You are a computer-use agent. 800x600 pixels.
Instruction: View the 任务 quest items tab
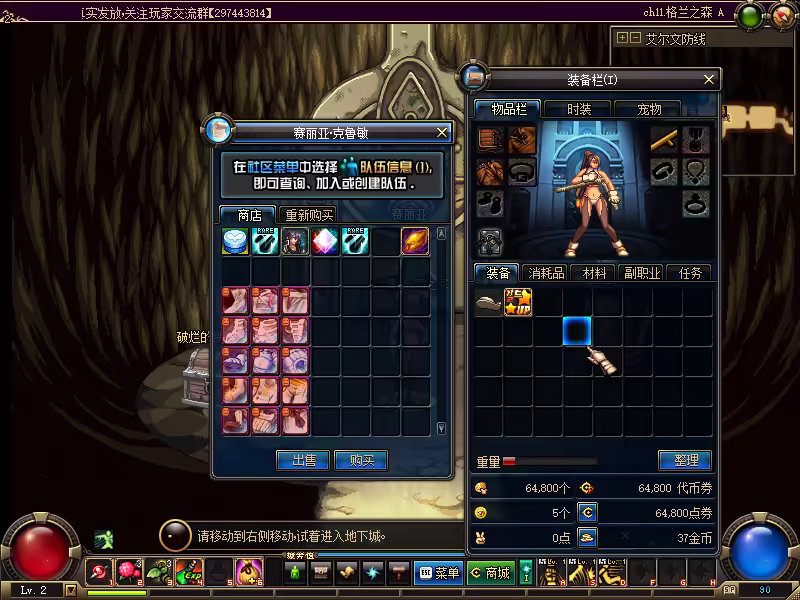[x=689, y=272]
